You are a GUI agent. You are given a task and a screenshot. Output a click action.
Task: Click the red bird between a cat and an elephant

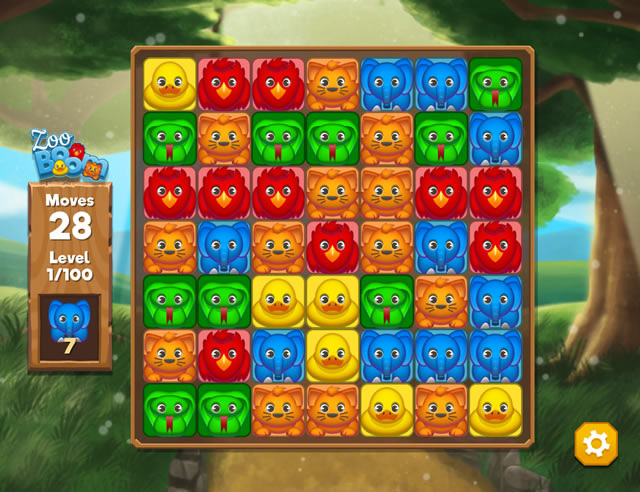223,355
